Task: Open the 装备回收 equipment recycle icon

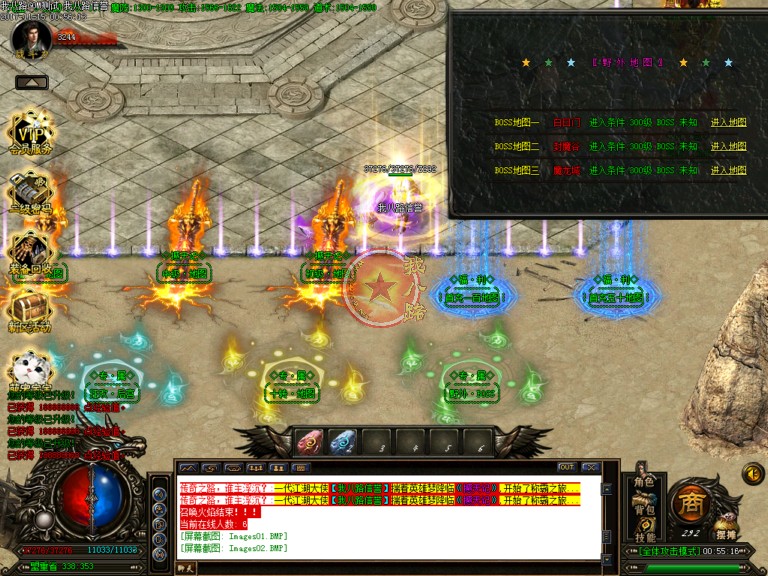Action: (32, 253)
